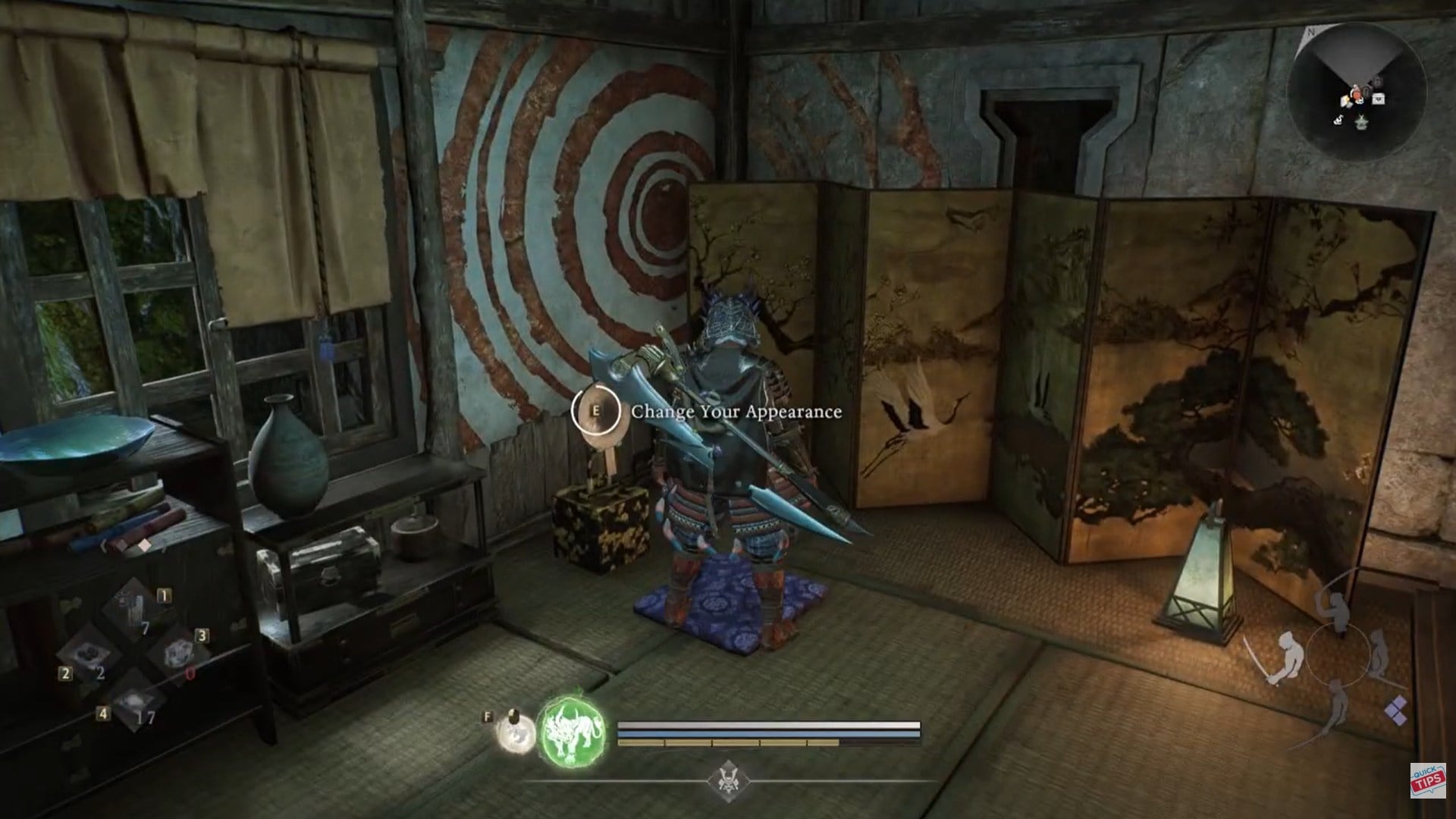Open the circular minimap
This screenshot has height=819, width=1456.
(1356, 93)
